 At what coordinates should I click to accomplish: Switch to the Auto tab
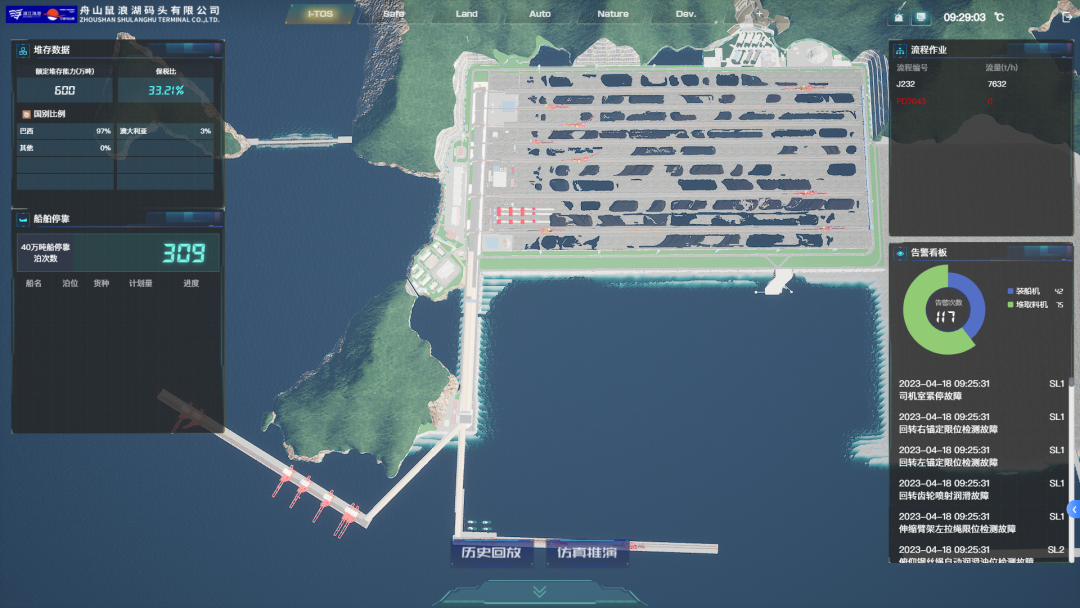tap(540, 14)
